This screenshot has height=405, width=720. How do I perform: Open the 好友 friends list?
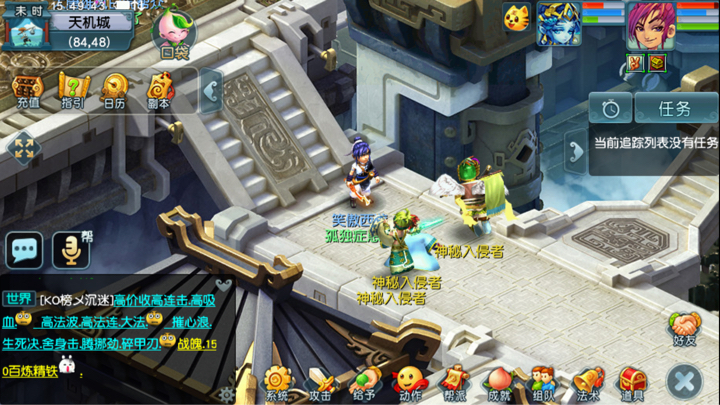click(685, 328)
